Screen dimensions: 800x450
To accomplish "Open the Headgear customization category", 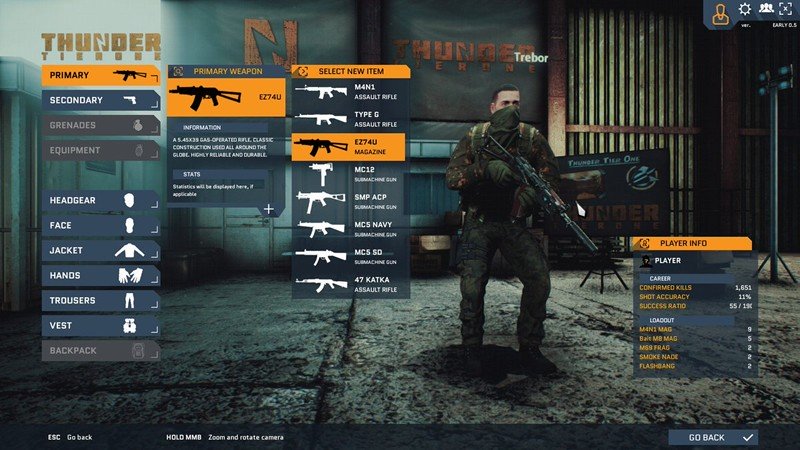I will [x=100, y=200].
